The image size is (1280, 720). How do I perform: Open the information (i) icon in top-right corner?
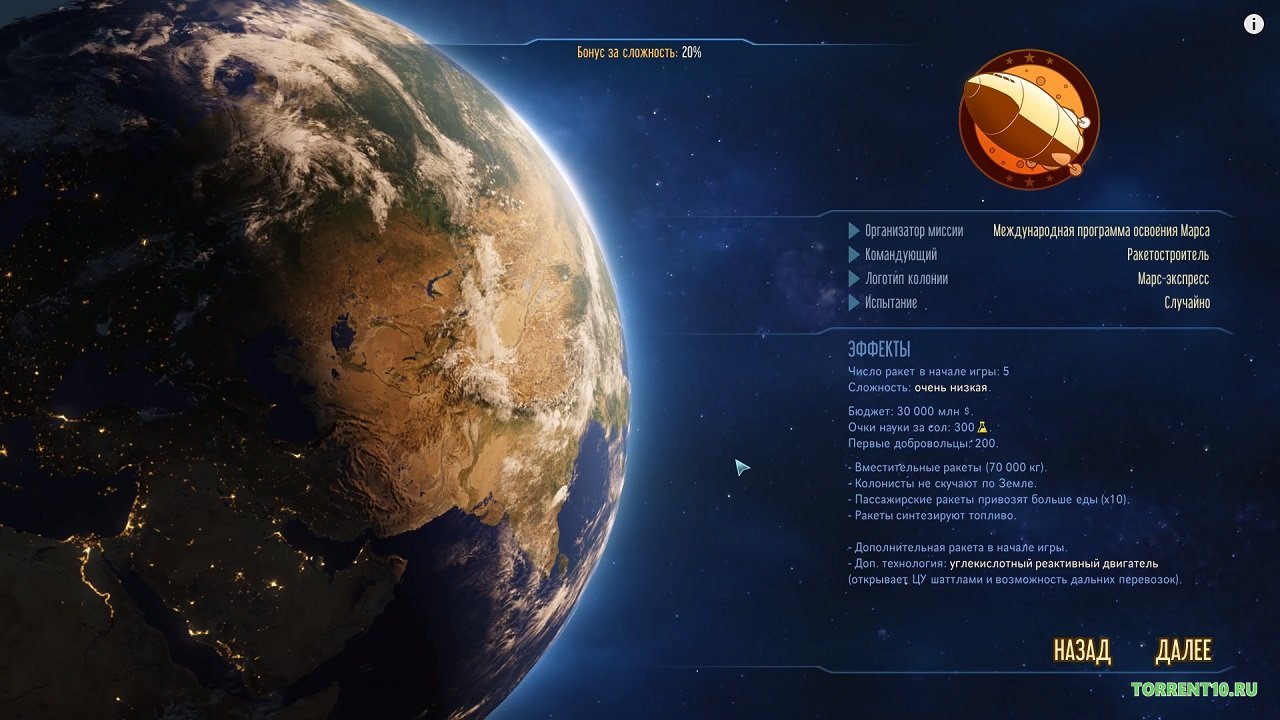click(x=1252, y=23)
